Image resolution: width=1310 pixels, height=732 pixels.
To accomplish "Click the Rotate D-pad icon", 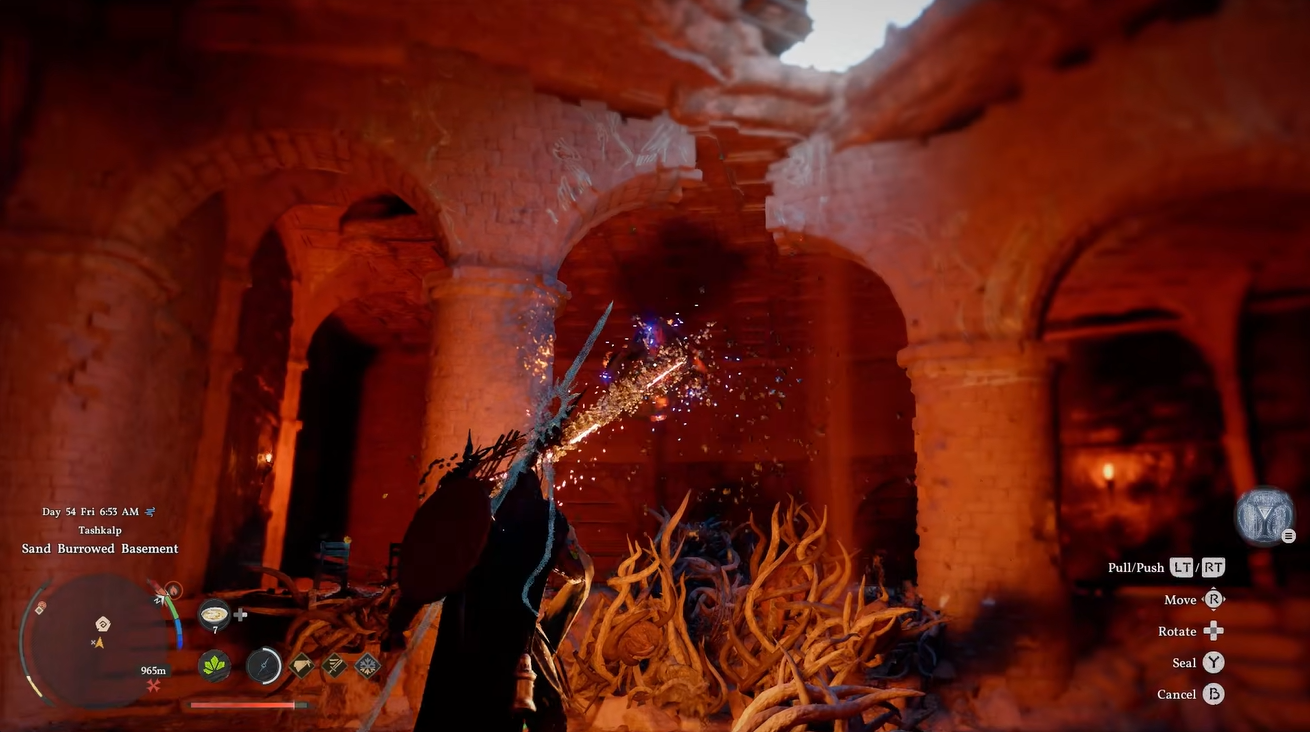I will click(1213, 631).
